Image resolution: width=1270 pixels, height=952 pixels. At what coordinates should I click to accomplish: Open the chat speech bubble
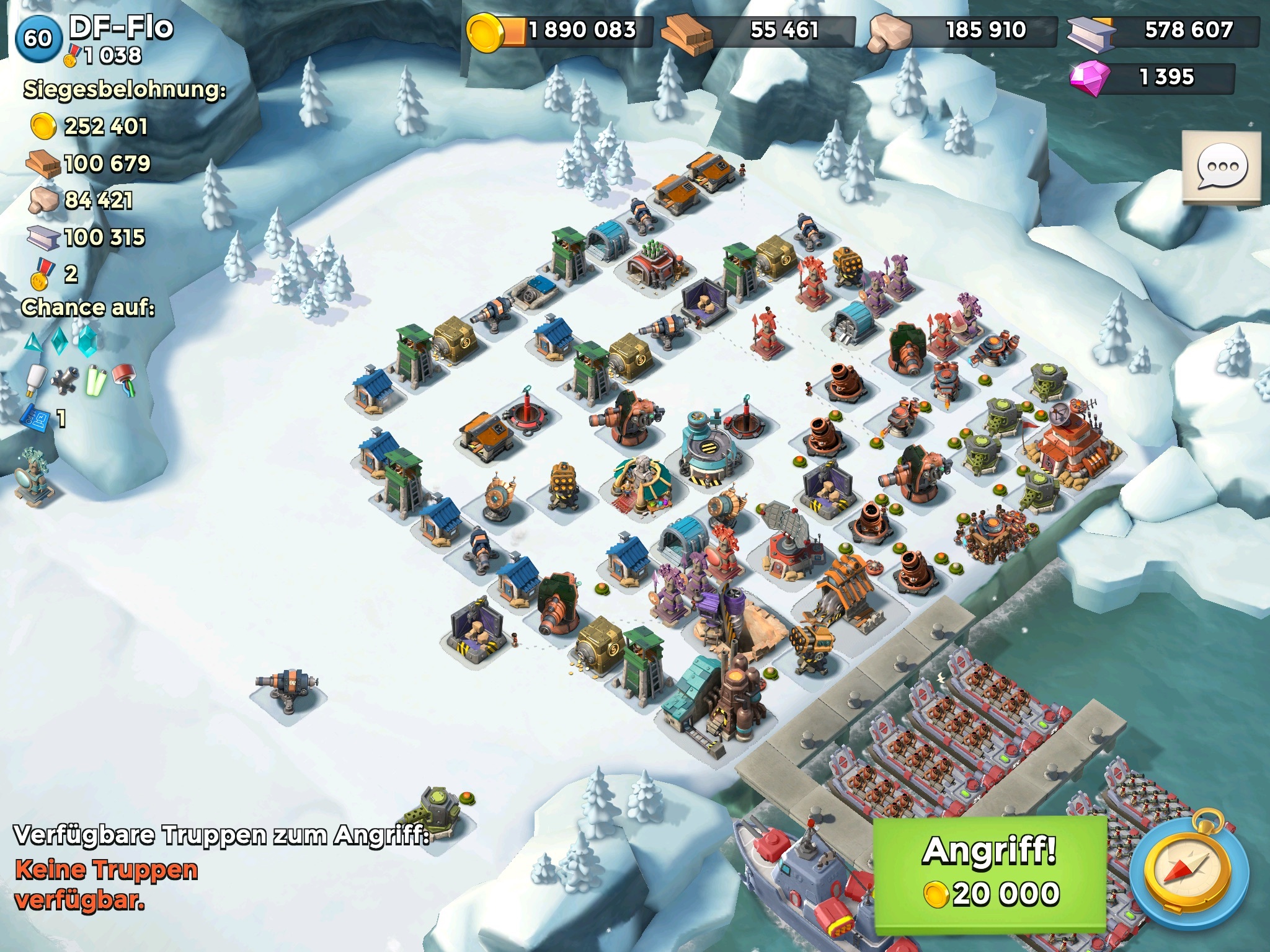[1222, 167]
